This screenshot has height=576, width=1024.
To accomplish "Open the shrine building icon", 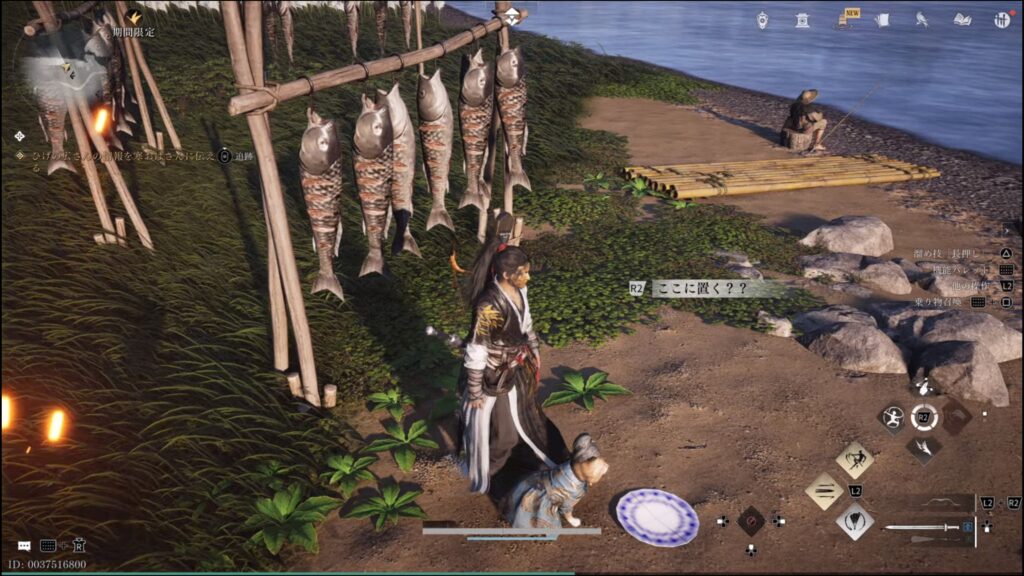I will (x=802, y=19).
